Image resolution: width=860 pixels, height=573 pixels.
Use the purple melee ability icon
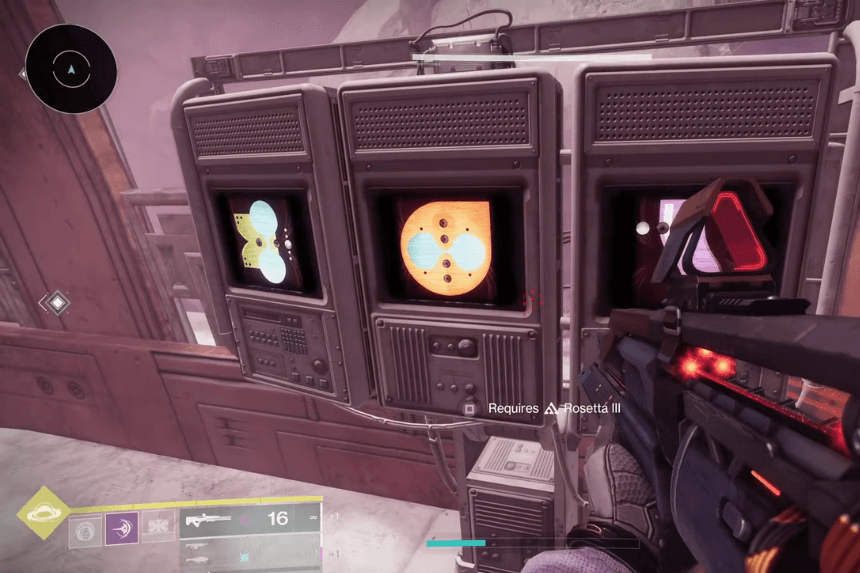(121, 527)
